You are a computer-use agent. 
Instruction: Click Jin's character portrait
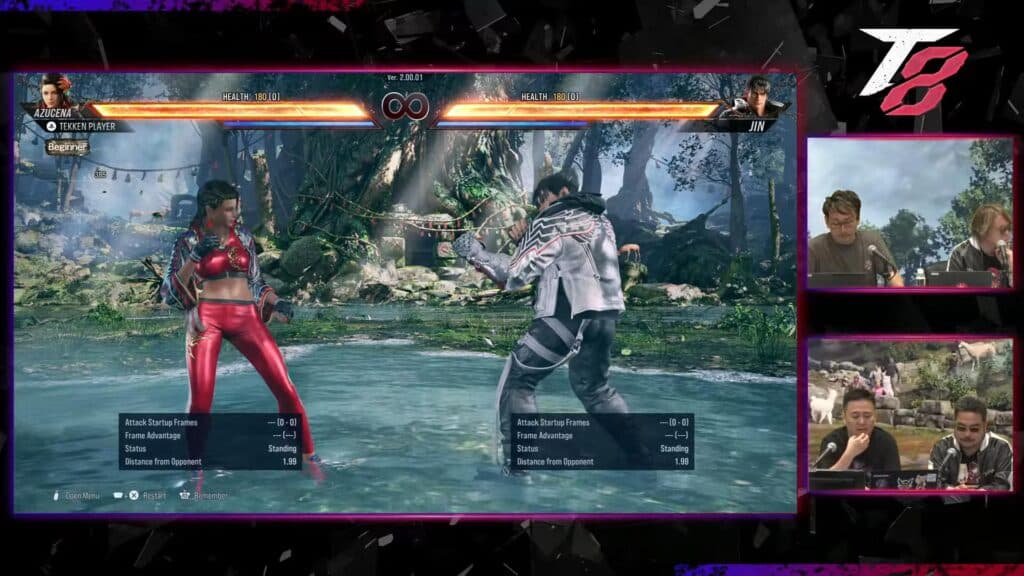pyautogui.click(x=757, y=97)
